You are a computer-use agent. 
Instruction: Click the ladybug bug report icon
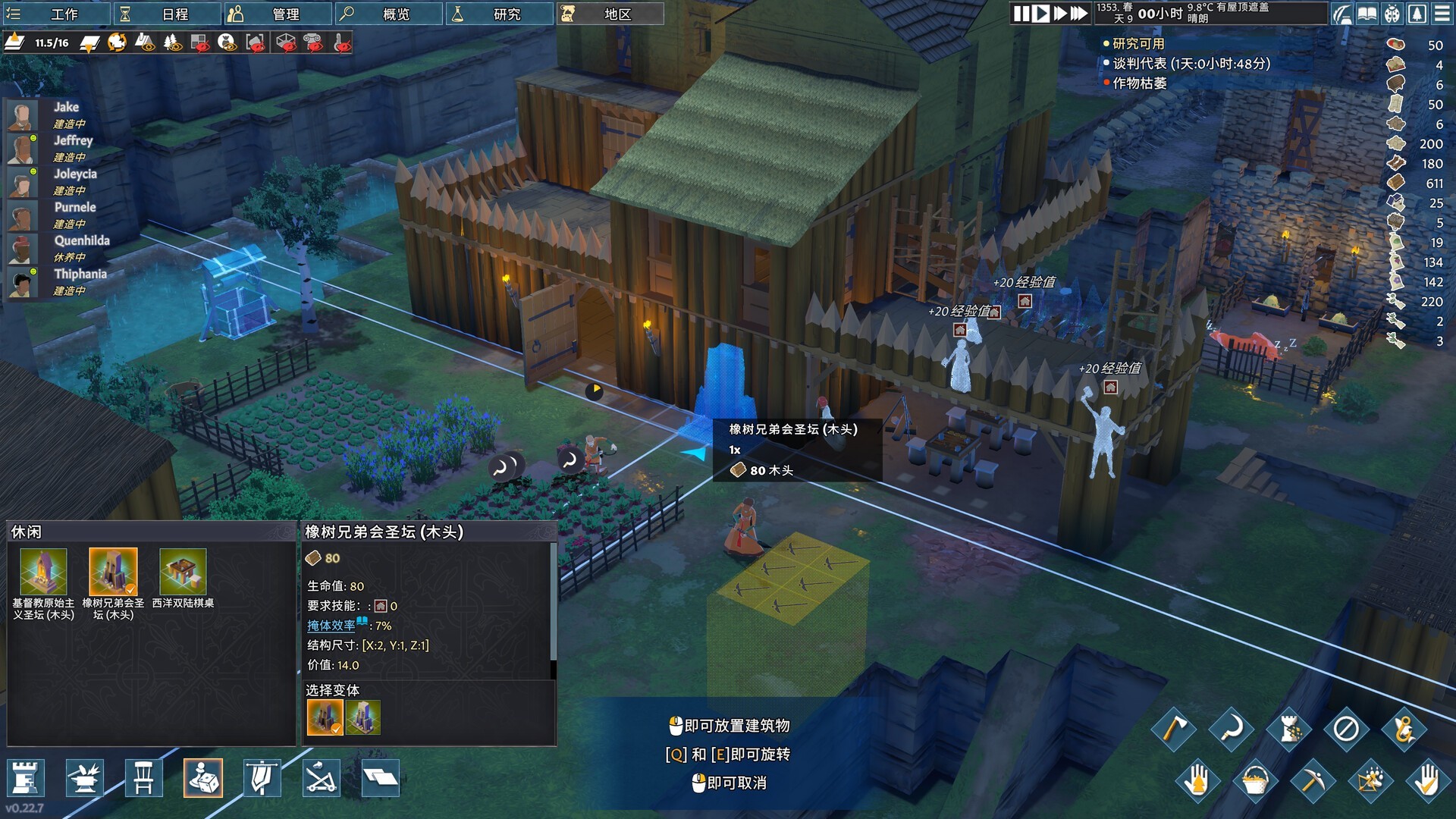pos(1392,14)
